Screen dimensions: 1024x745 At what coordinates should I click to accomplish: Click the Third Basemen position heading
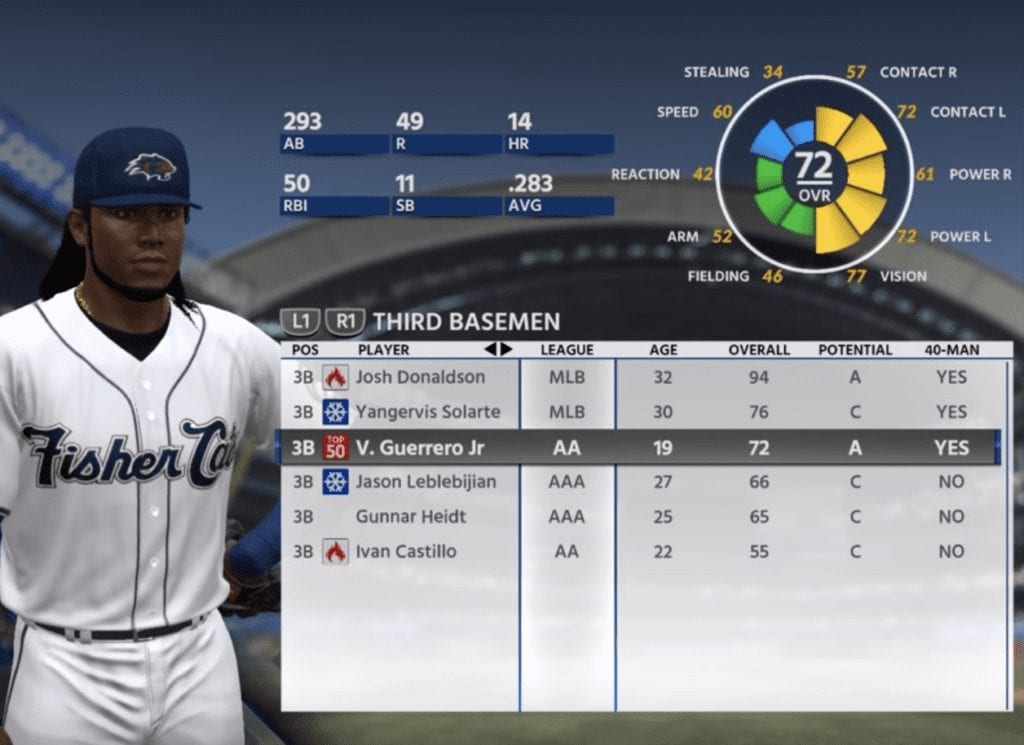point(466,322)
